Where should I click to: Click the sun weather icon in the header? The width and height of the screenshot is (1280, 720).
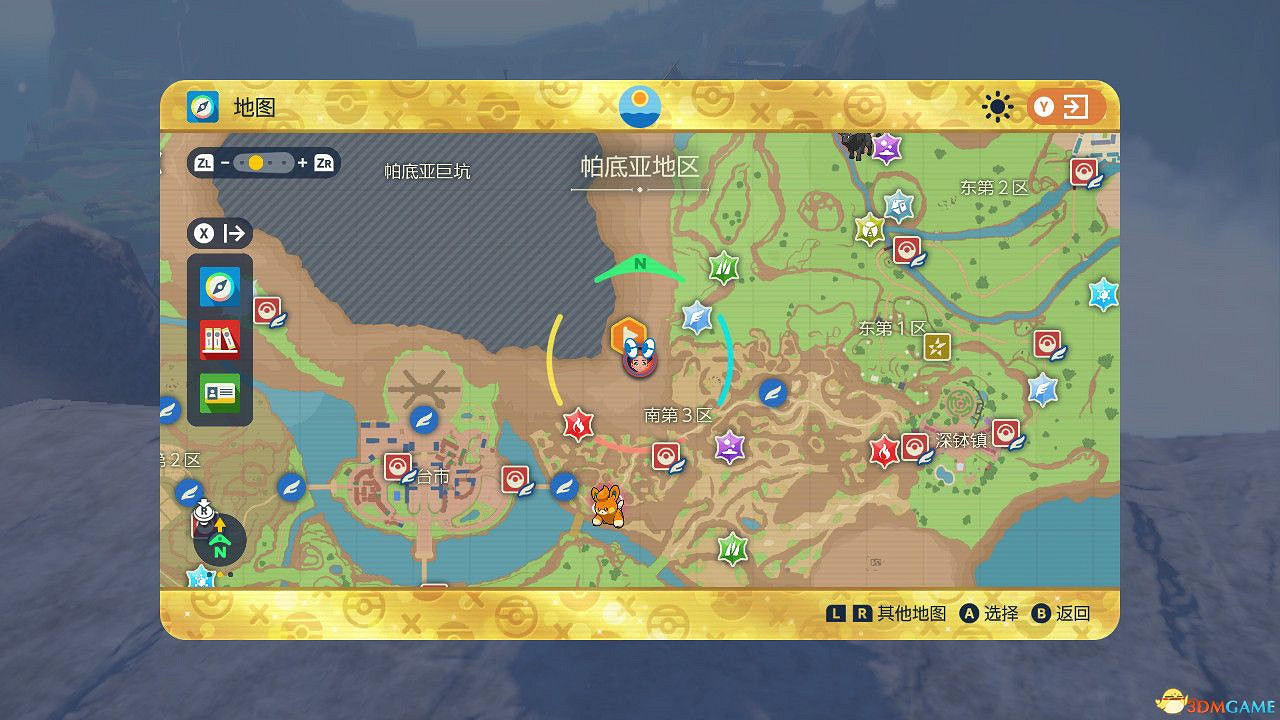(x=997, y=106)
